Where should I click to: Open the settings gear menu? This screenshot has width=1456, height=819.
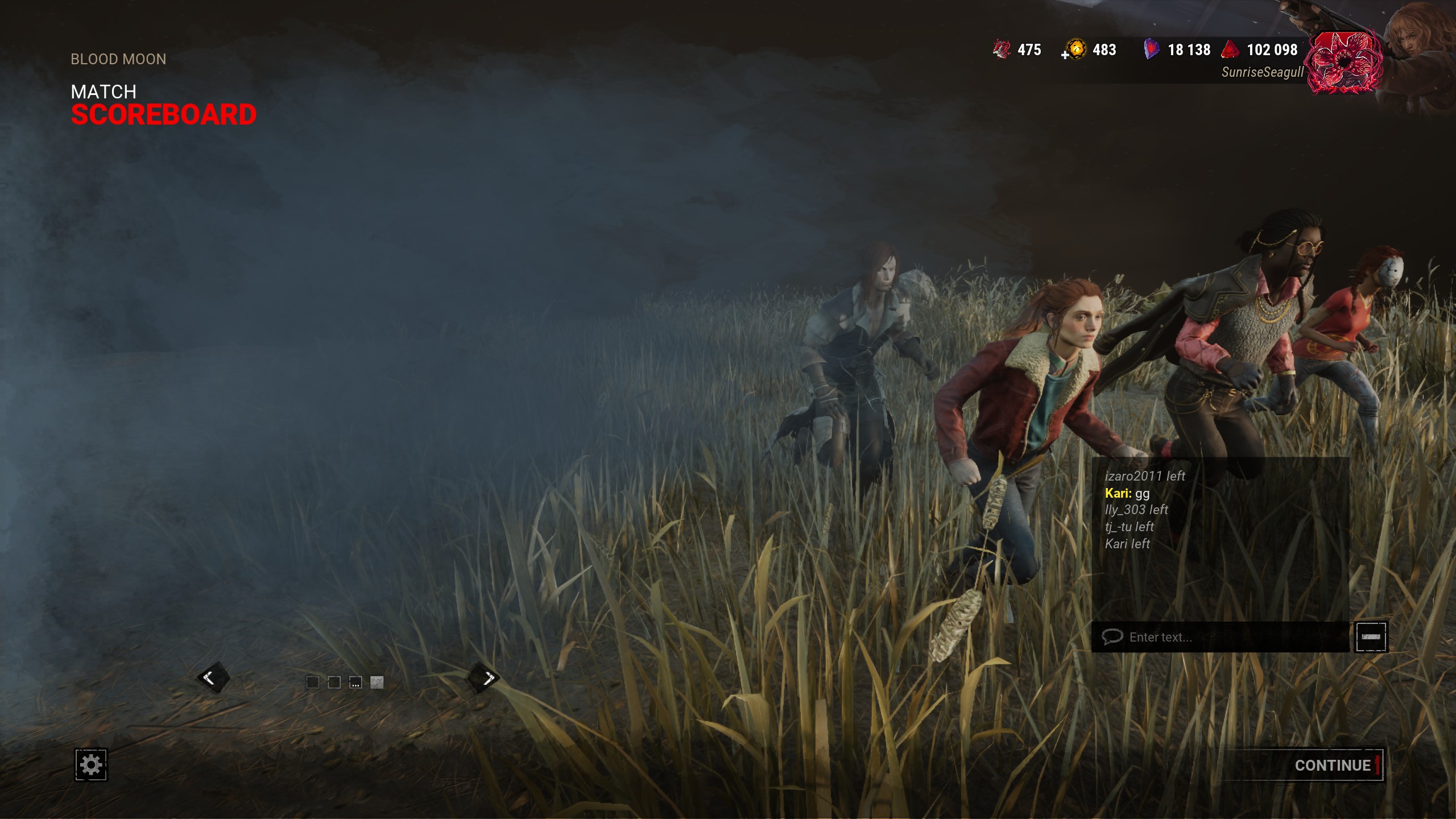tap(91, 765)
